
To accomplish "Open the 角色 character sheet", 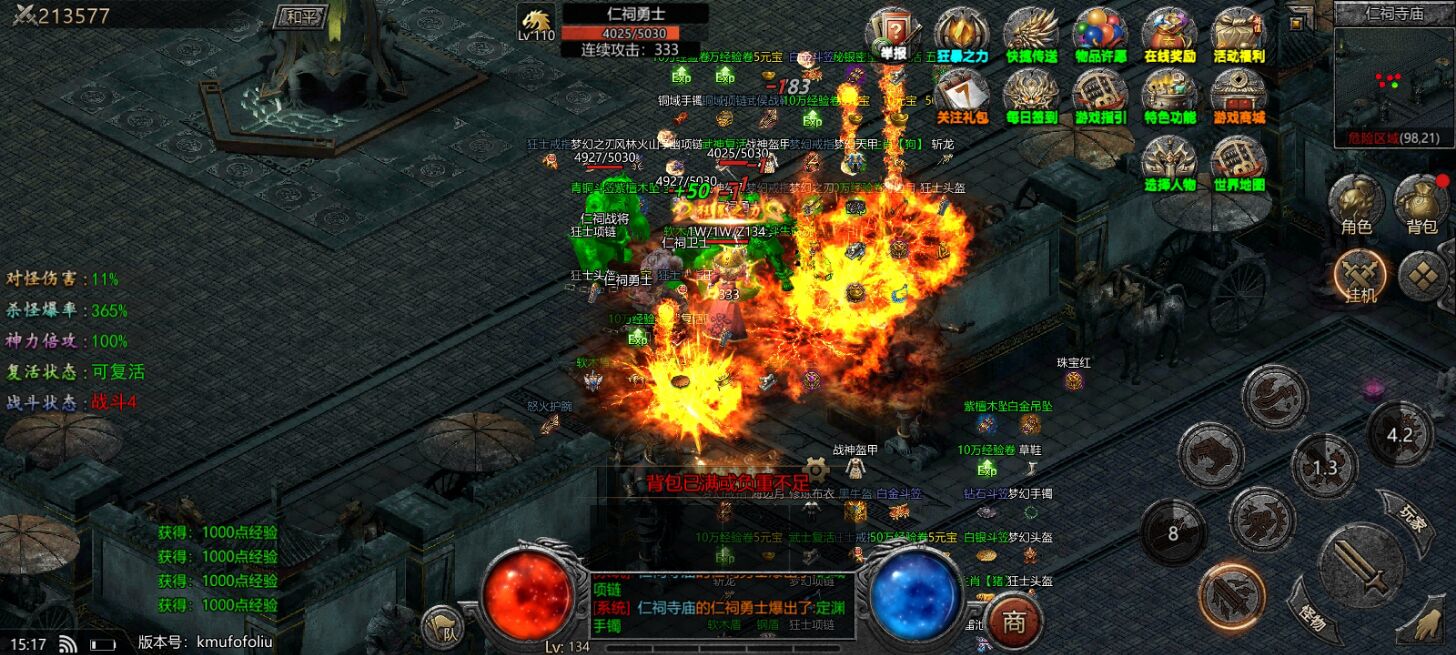I will pyautogui.click(x=1356, y=206).
